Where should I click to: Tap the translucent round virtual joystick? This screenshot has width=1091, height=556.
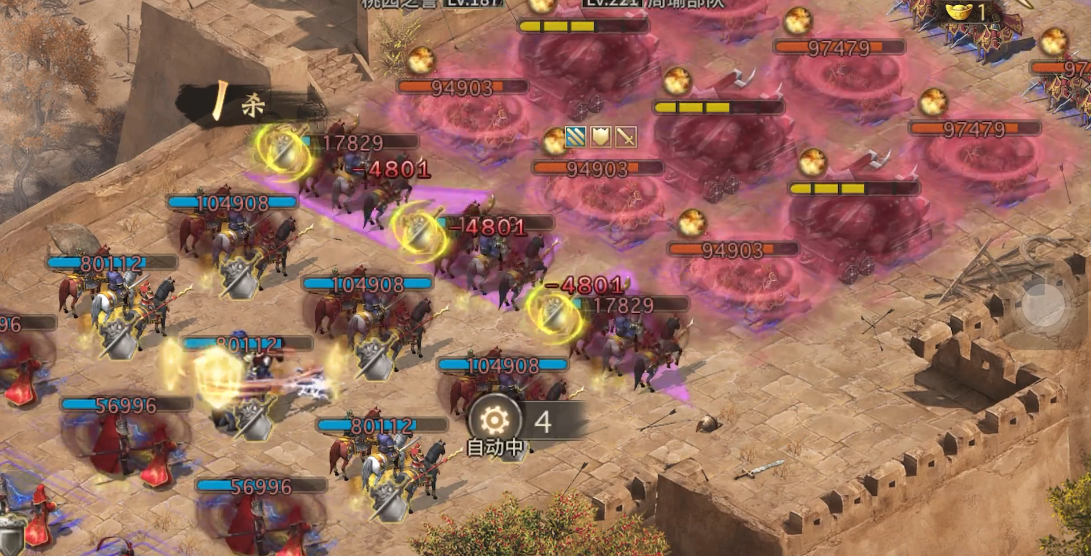coord(1043,305)
